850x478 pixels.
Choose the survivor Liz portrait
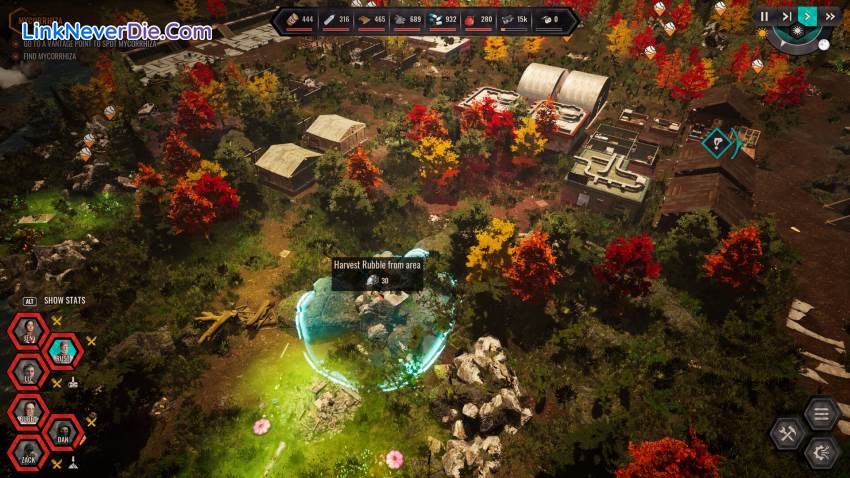[27, 372]
